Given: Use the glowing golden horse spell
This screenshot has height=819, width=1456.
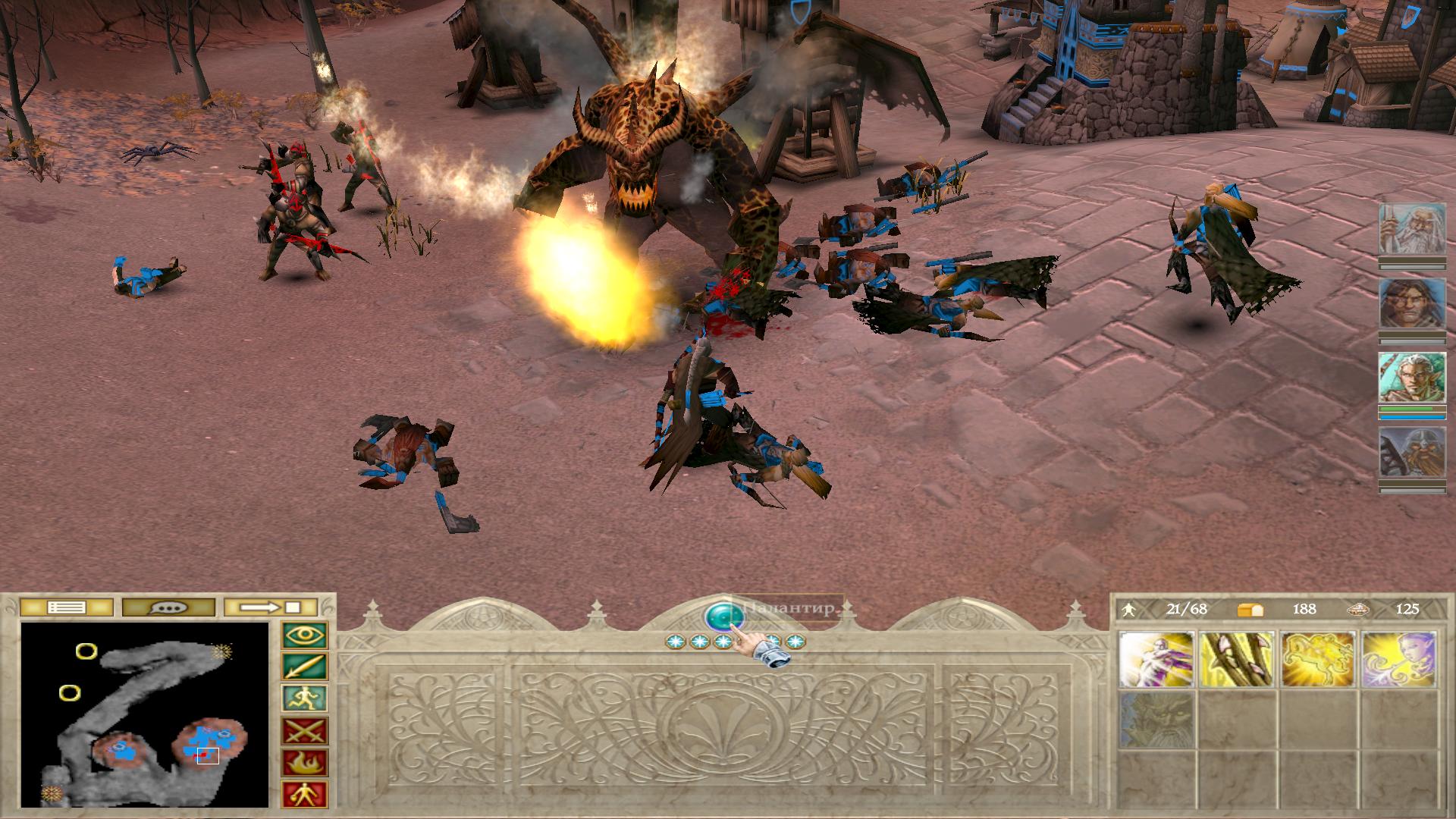Looking at the screenshot, I should point(1319,660).
